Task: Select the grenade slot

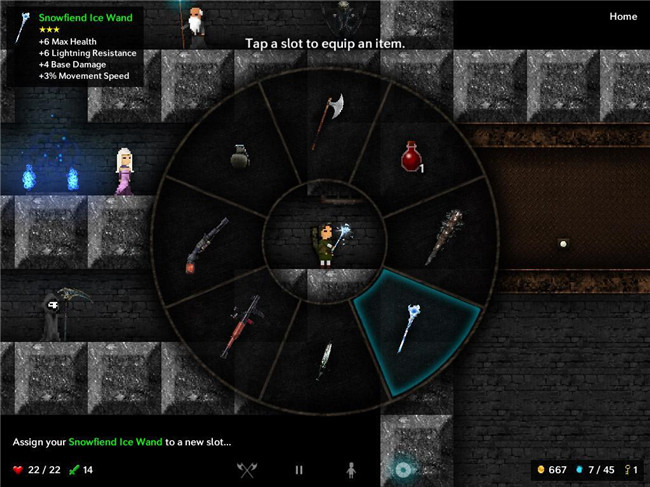Action: pyautogui.click(x=240, y=157)
